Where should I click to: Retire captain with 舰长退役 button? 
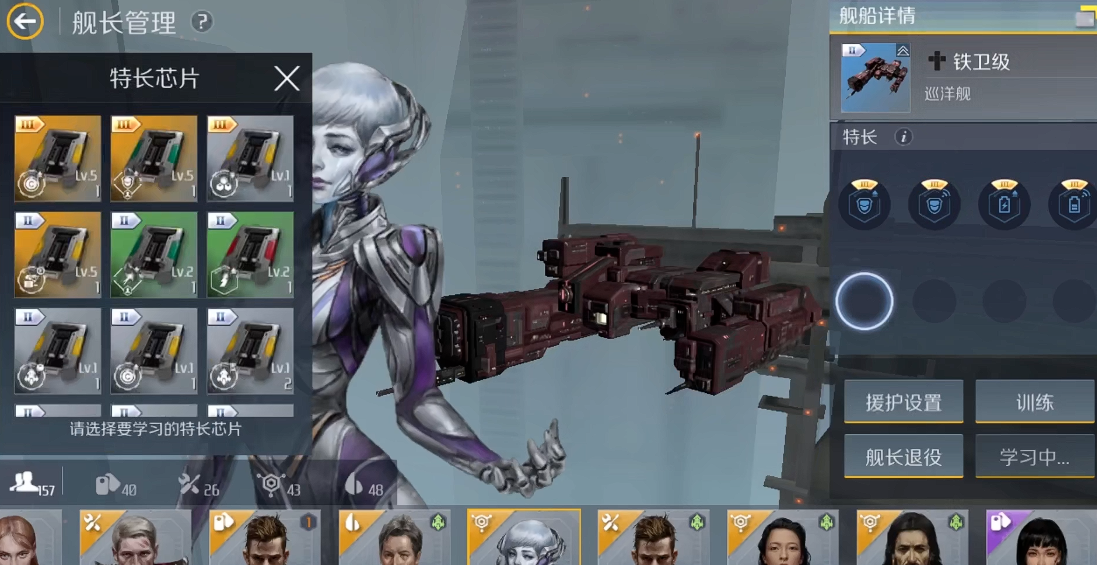[x=903, y=457]
